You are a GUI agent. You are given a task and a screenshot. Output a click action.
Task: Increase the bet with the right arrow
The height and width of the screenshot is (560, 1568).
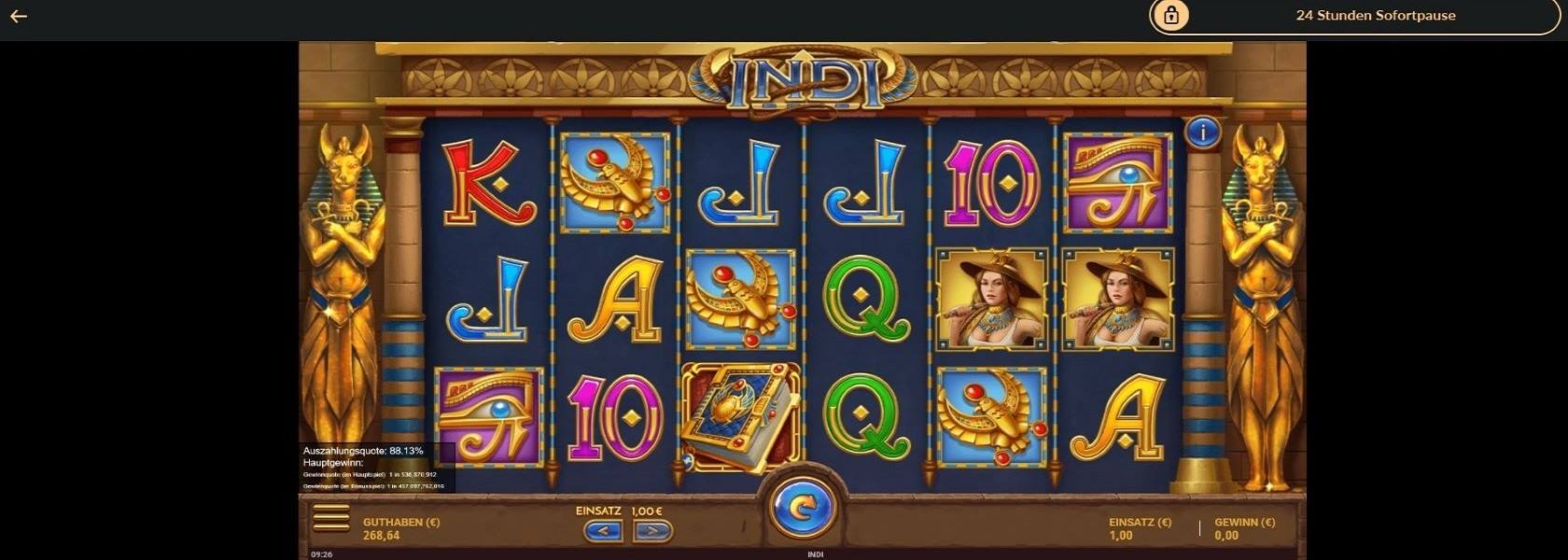coord(652,531)
